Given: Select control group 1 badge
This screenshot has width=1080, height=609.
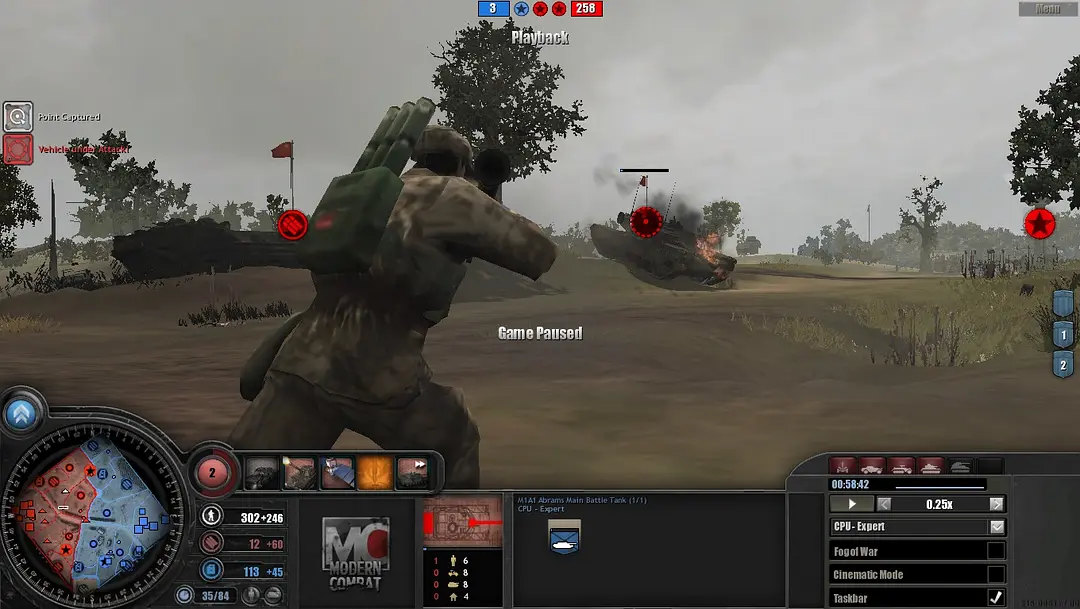Looking at the screenshot, I should click(1062, 336).
